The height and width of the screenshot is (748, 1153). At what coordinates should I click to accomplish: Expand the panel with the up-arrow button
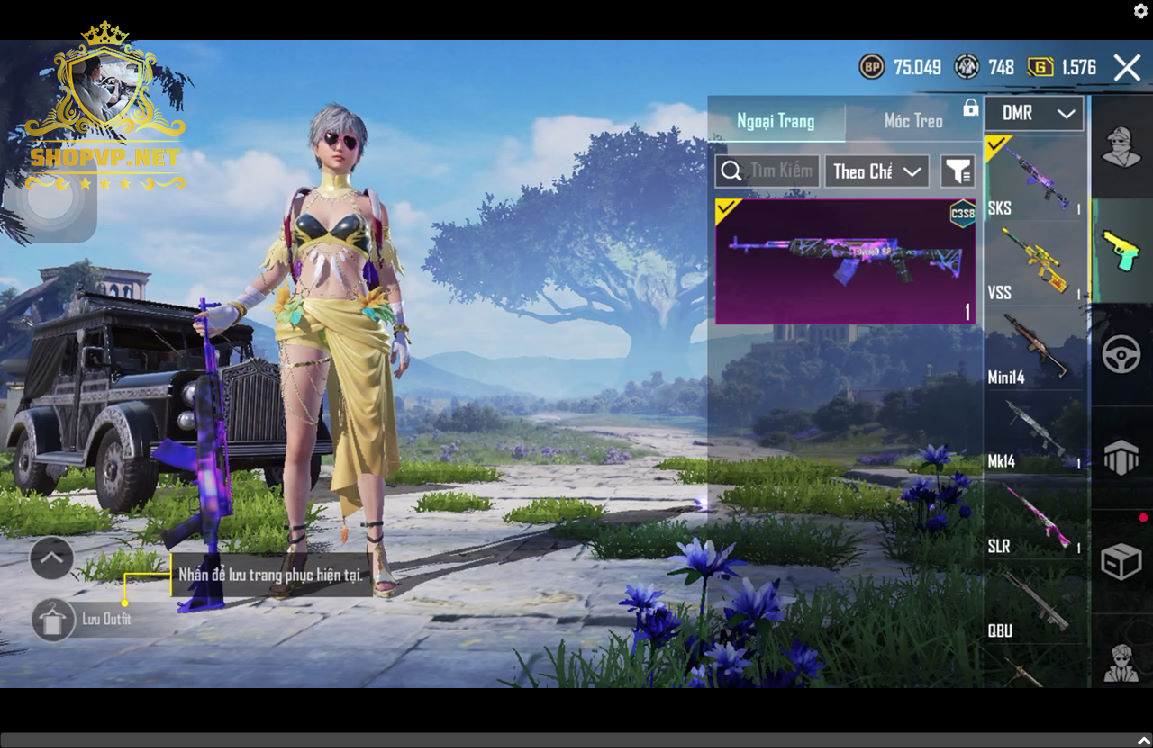(52, 558)
